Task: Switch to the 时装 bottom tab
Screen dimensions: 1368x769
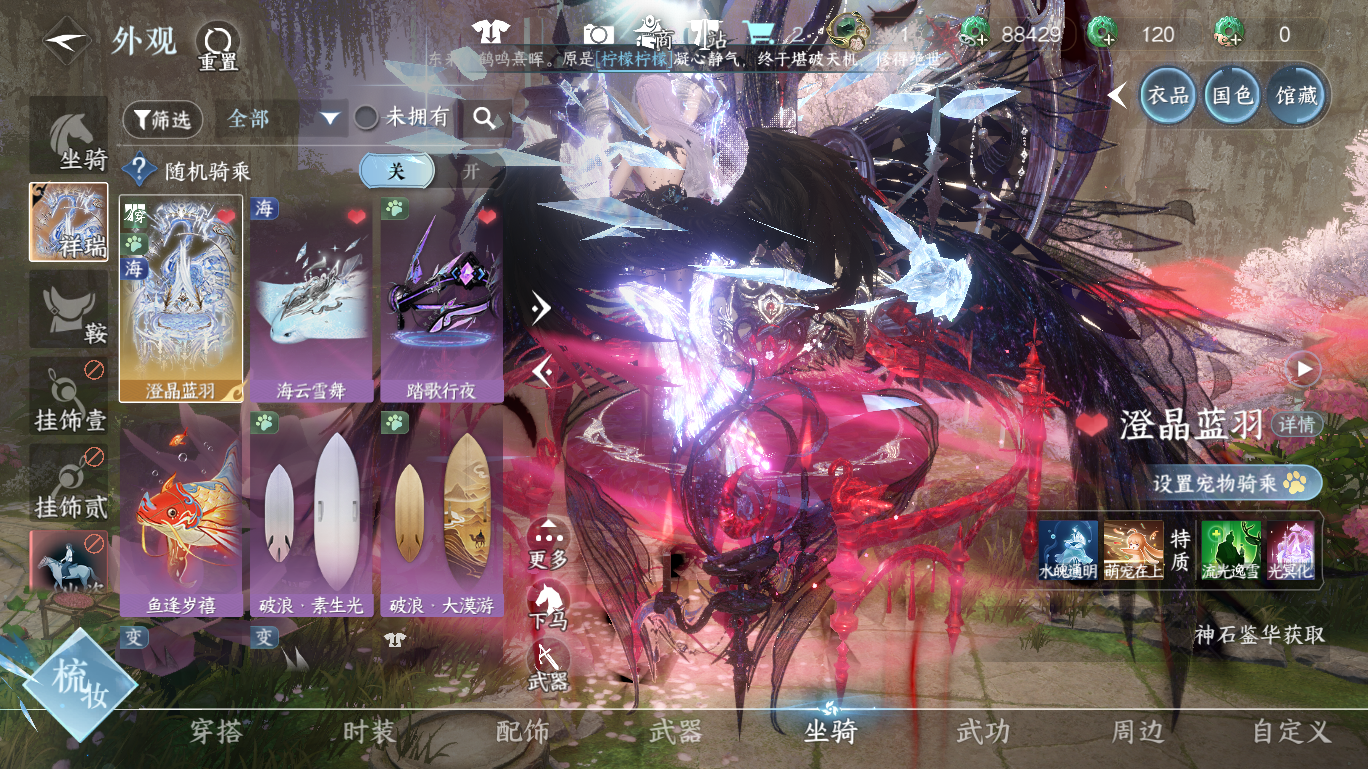Action: [x=370, y=732]
